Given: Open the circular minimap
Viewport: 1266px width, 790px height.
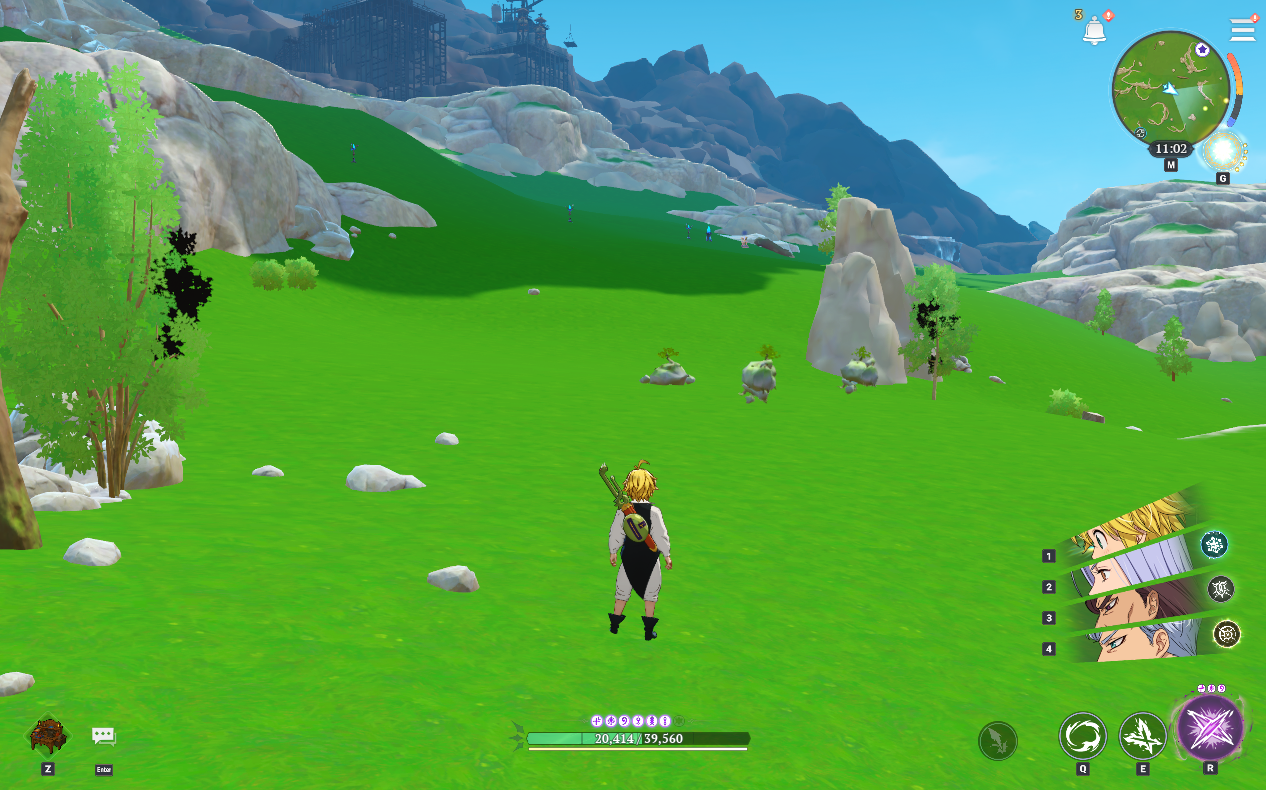Looking at the screenshot, I should tap(1170, 88).
